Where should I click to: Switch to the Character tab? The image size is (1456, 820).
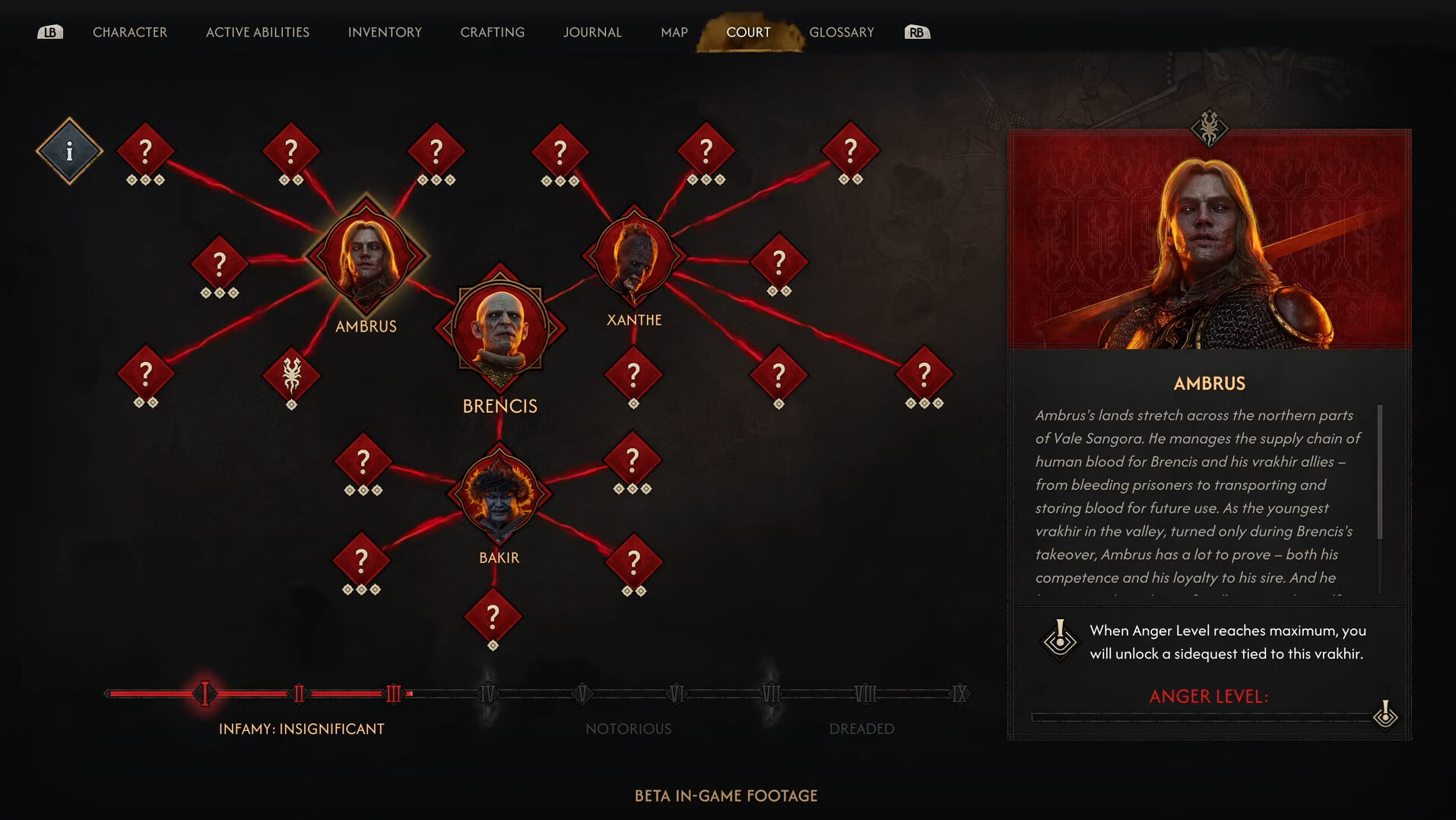(129, 32)
